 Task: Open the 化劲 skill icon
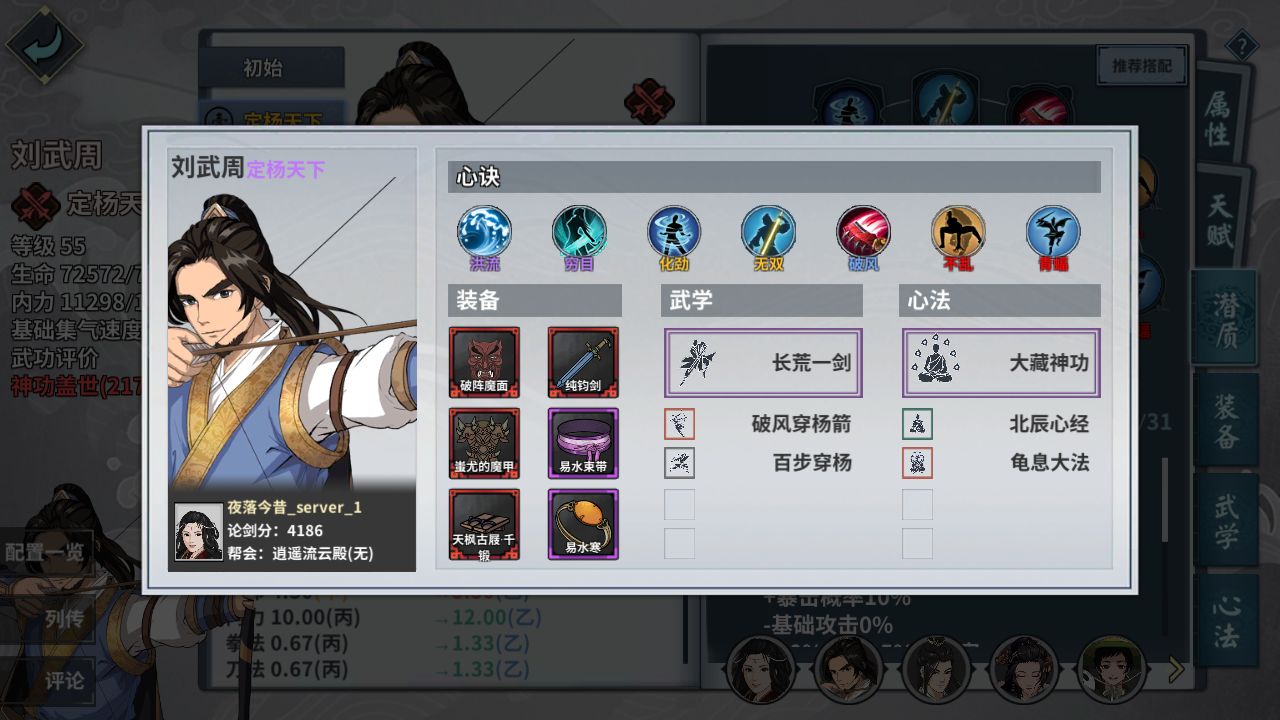pos(673,235)
